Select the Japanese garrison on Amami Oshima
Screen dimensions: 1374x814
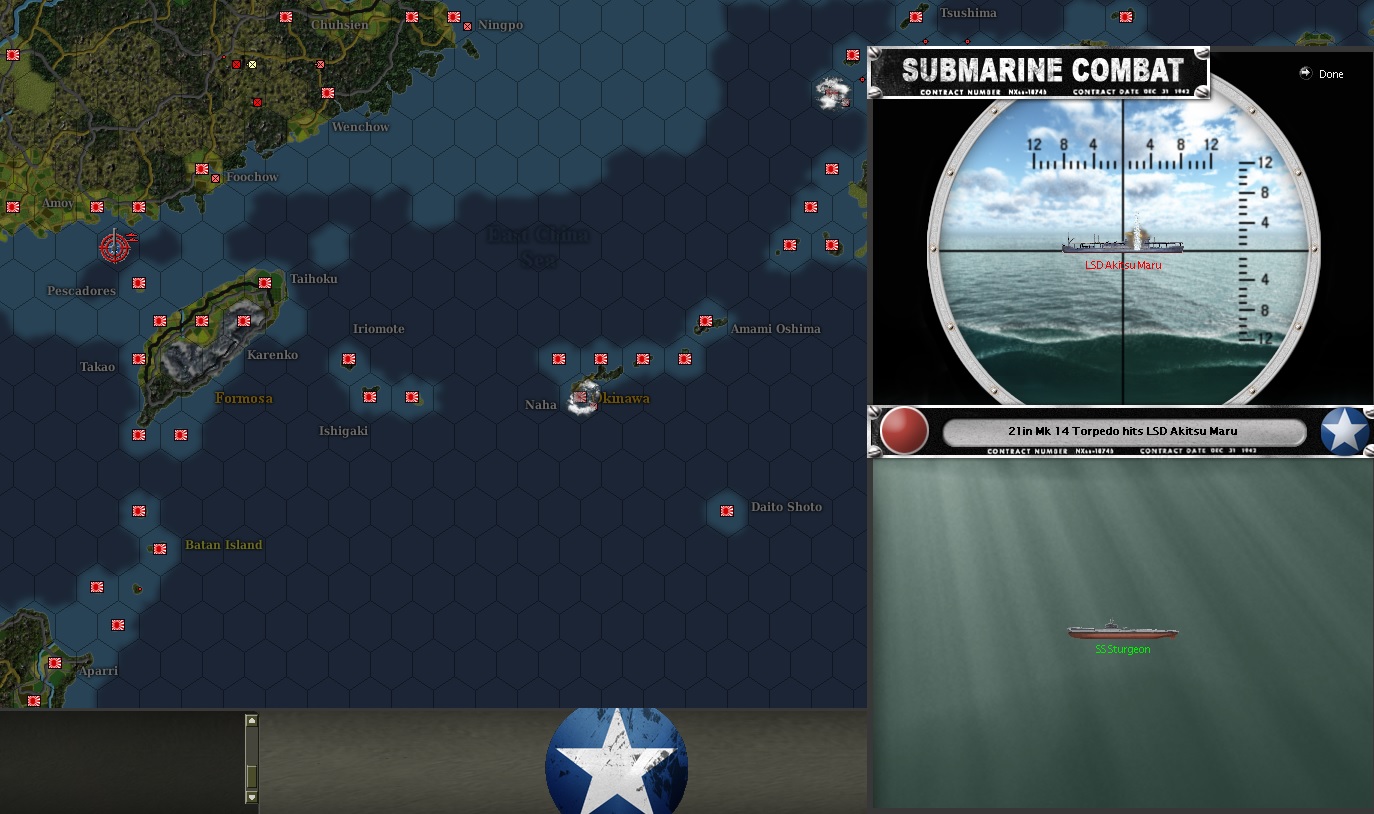click(708, 323)
